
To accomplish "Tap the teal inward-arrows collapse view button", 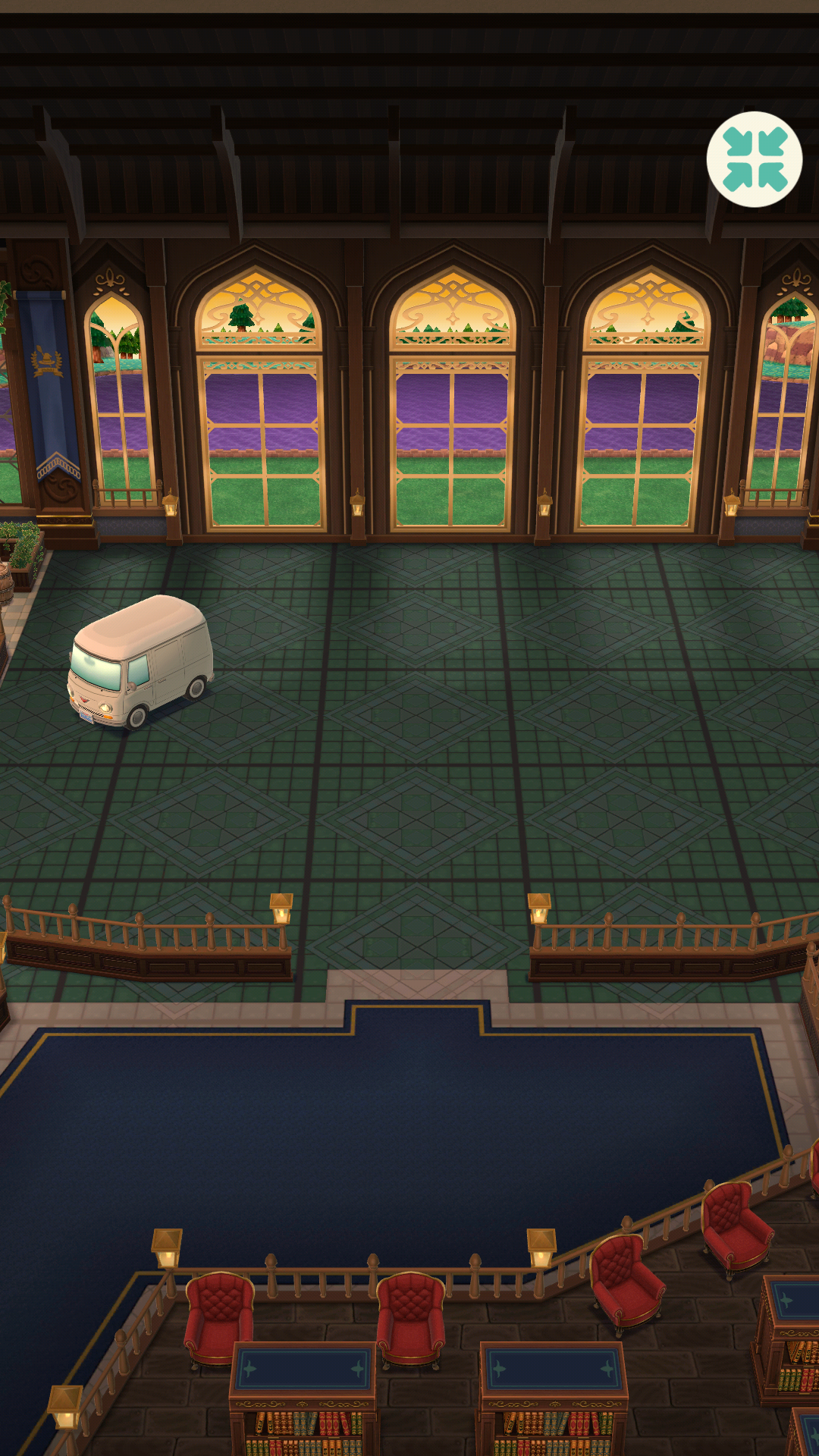I will pyautogui.click(x=755, y=159).
